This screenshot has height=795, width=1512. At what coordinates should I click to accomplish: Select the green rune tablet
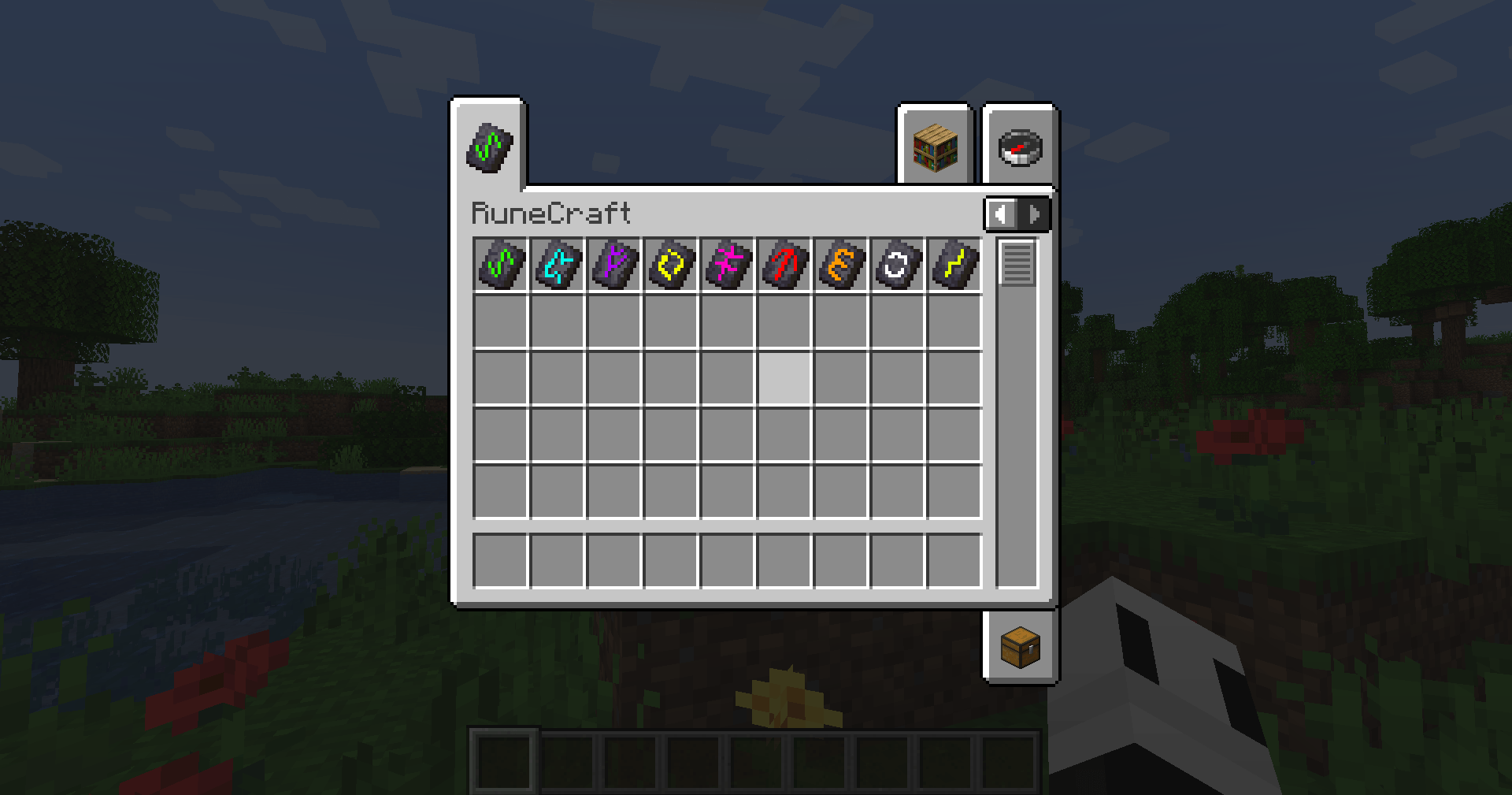click(x=502, y=265)
